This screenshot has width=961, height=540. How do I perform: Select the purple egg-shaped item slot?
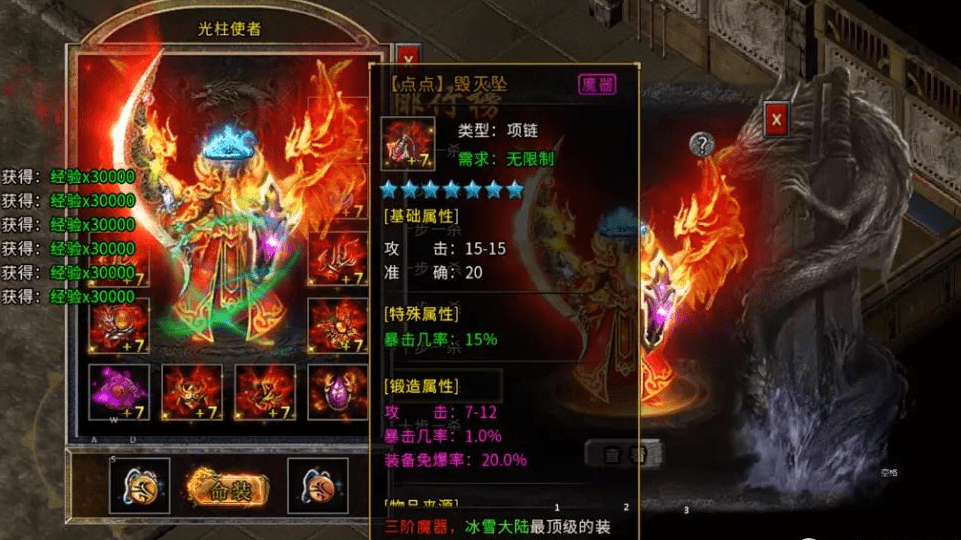coord(337,391)
